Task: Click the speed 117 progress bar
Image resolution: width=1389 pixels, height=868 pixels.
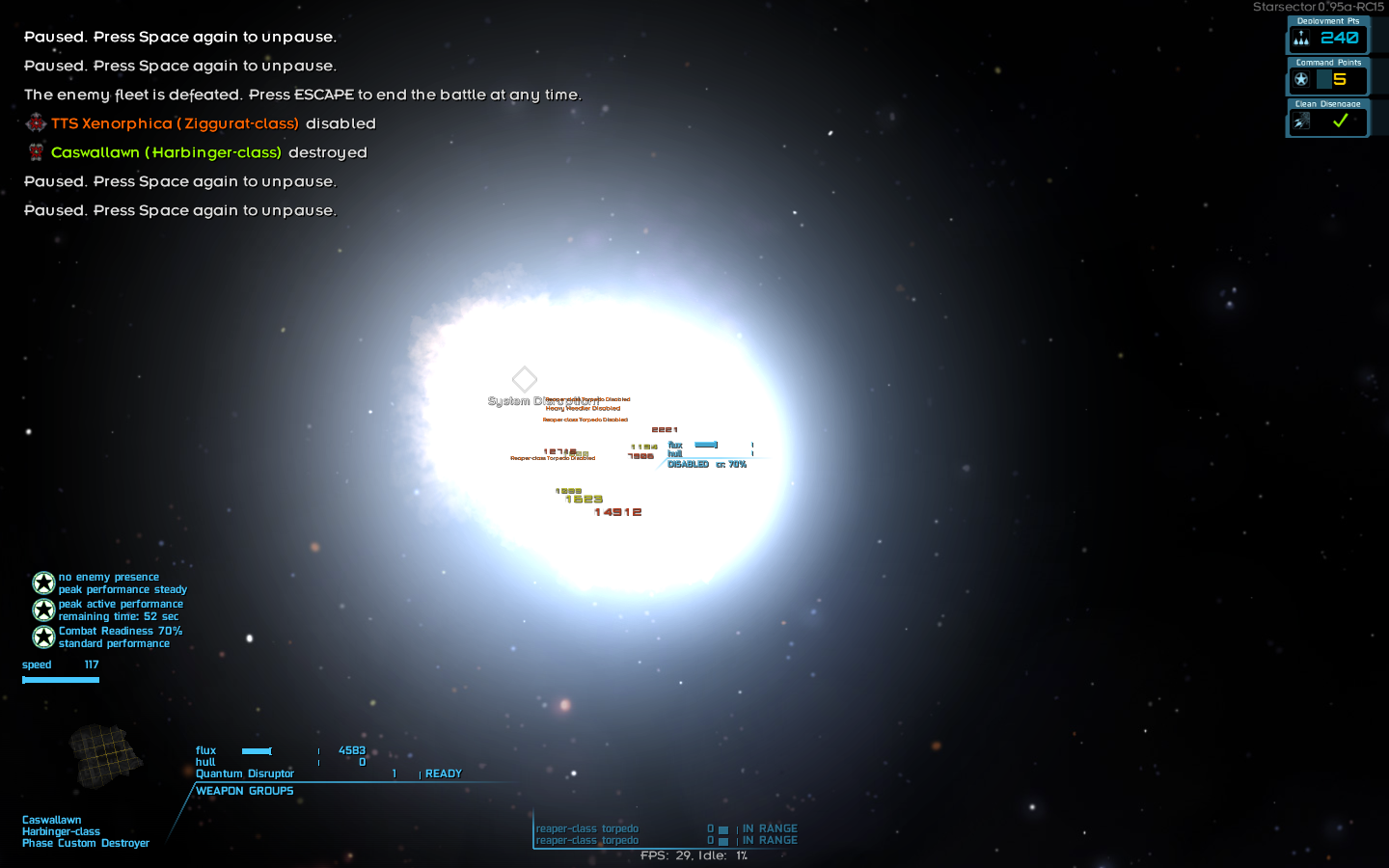Action: tap(61, 679)
